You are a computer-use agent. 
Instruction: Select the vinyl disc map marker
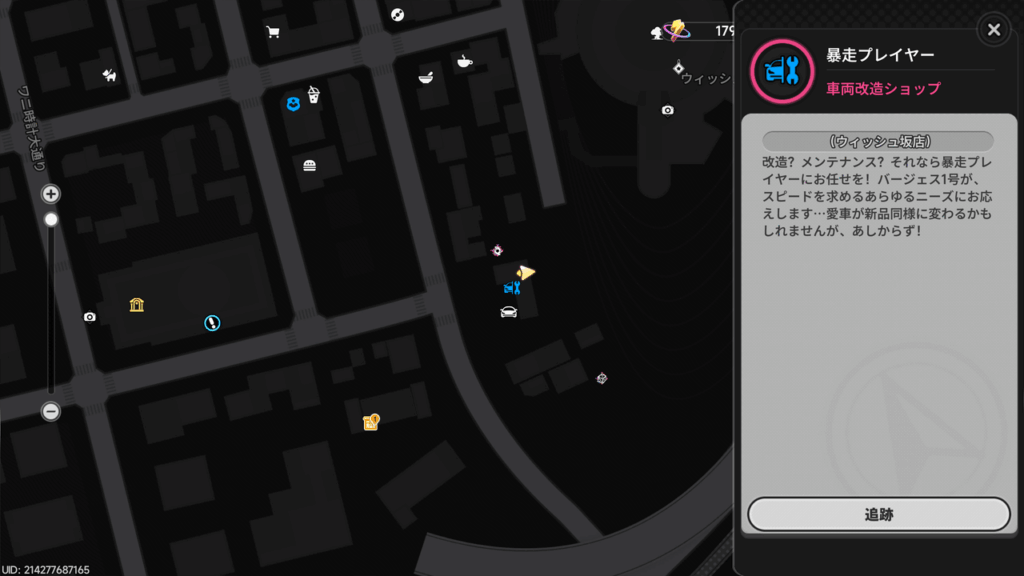tap(397, 14)
